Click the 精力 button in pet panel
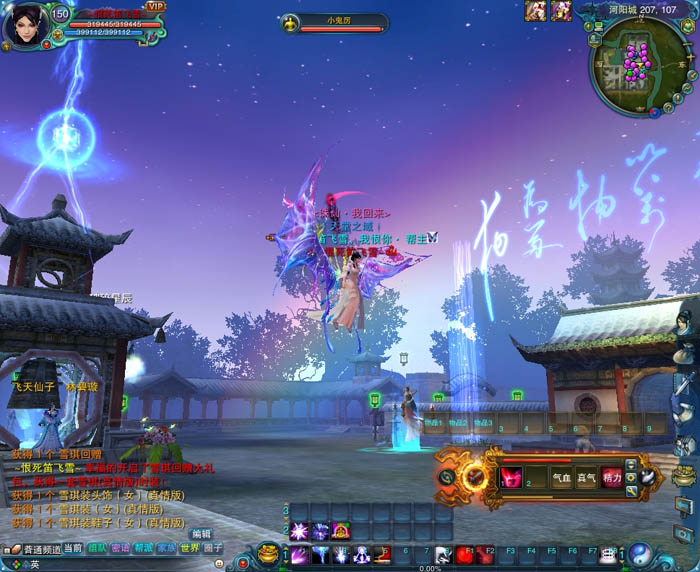Viewport: 700px width, 572px height. 611,478
